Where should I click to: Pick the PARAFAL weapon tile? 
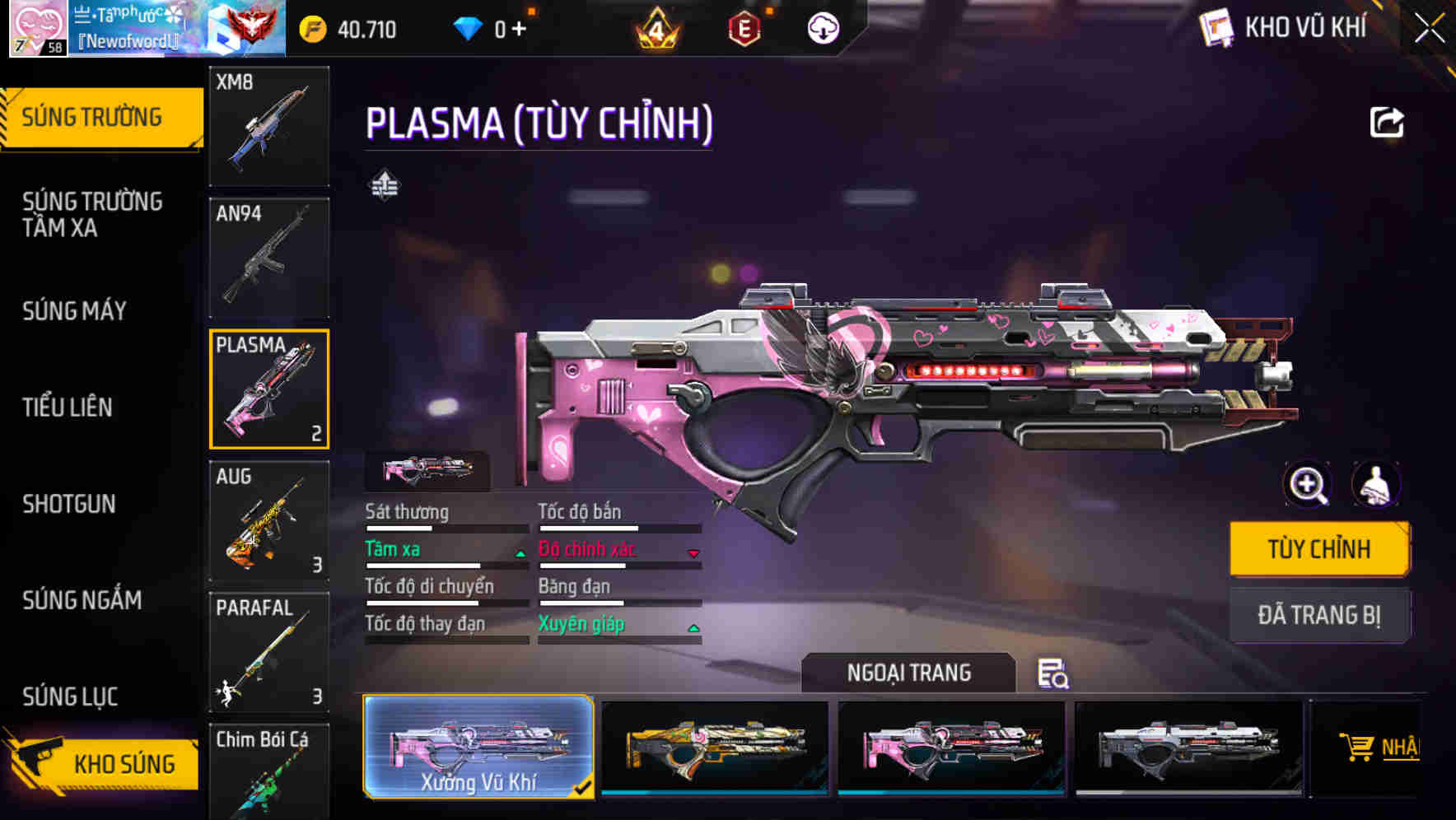point(269,652)
